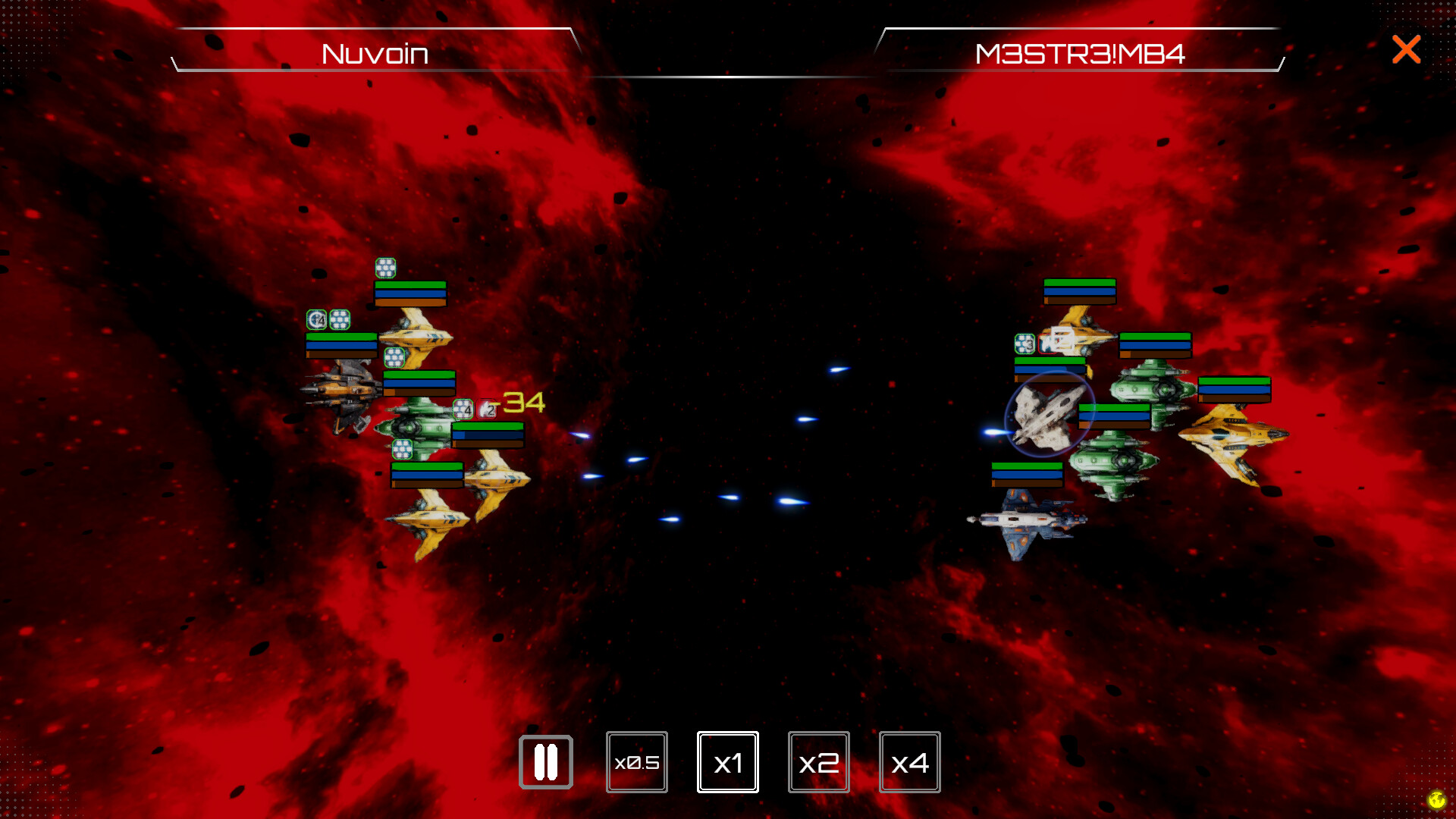Click the shield timer icon showing 4
1456x819 pixels.
point(318,320)
